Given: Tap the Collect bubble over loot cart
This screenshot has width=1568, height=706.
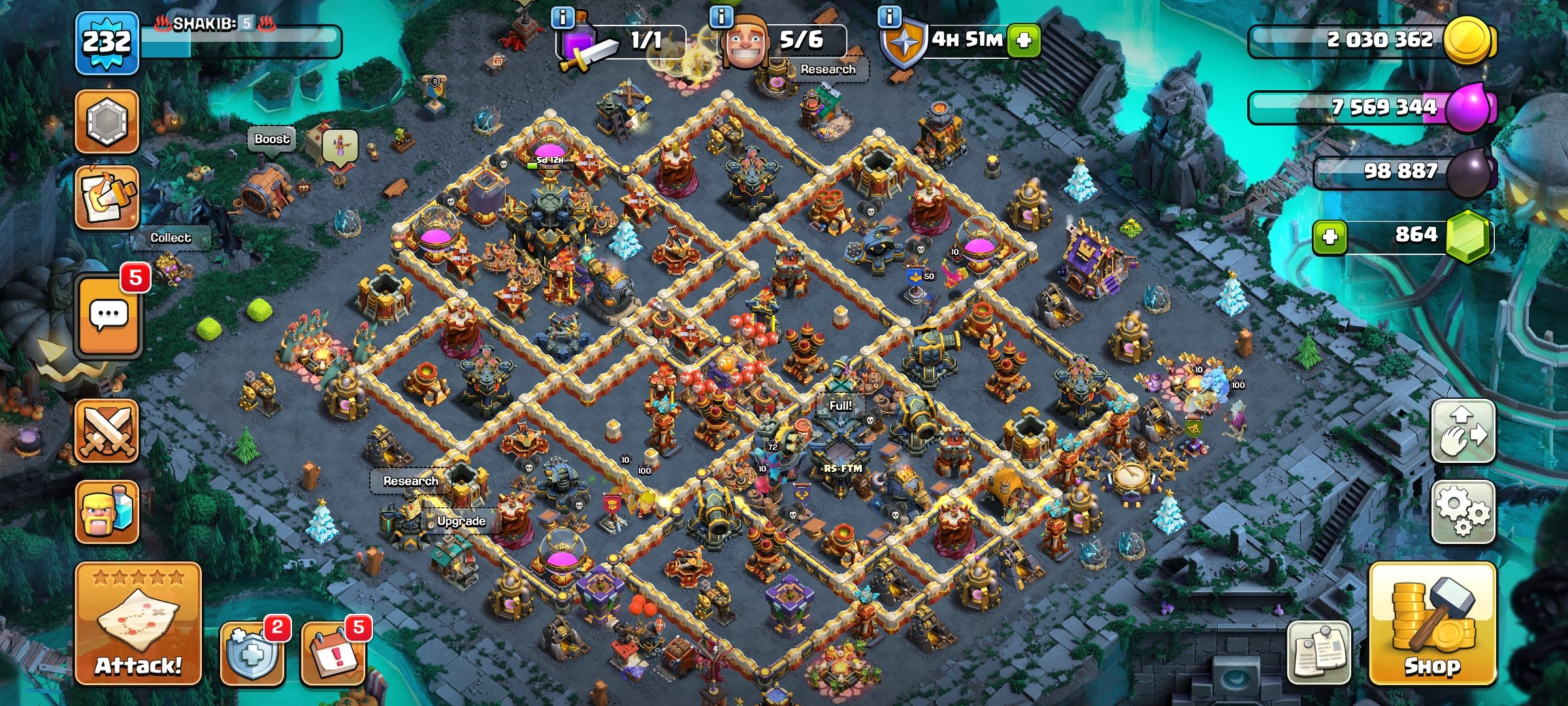Looking at the screenshot, I should (x=171, y=238).
